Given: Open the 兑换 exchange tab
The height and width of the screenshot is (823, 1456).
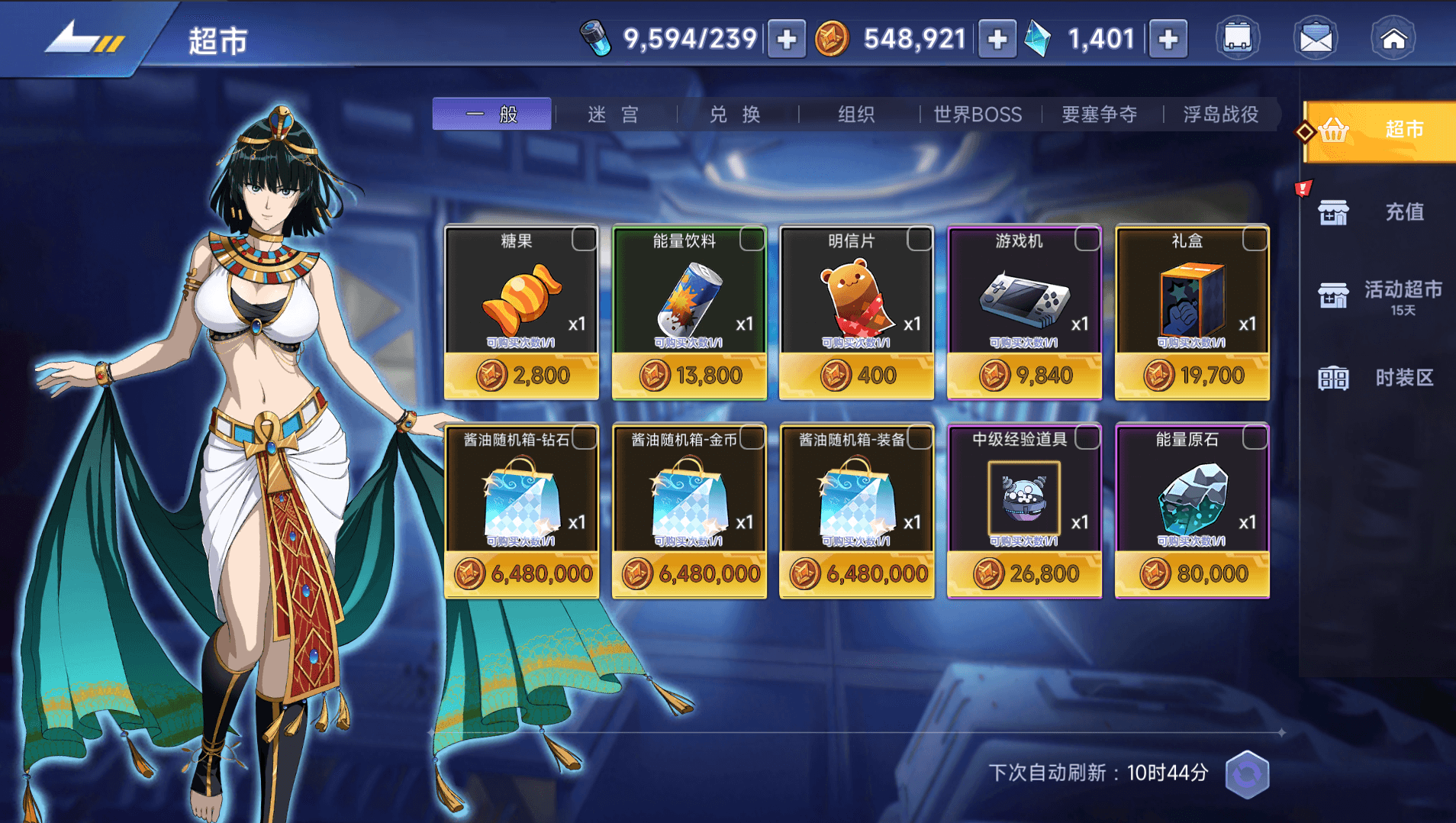Looking at the screenshot, I should (x=735, y=115).
